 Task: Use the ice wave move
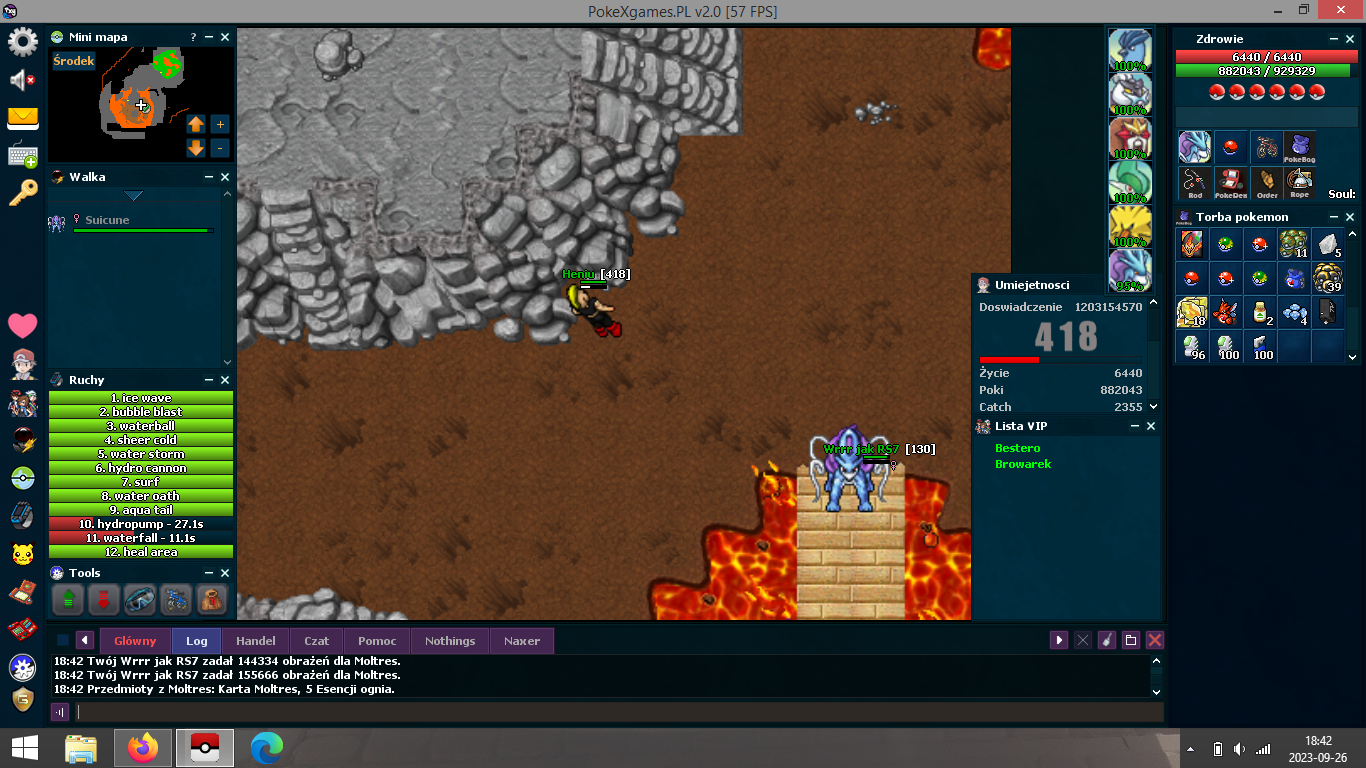141,398
